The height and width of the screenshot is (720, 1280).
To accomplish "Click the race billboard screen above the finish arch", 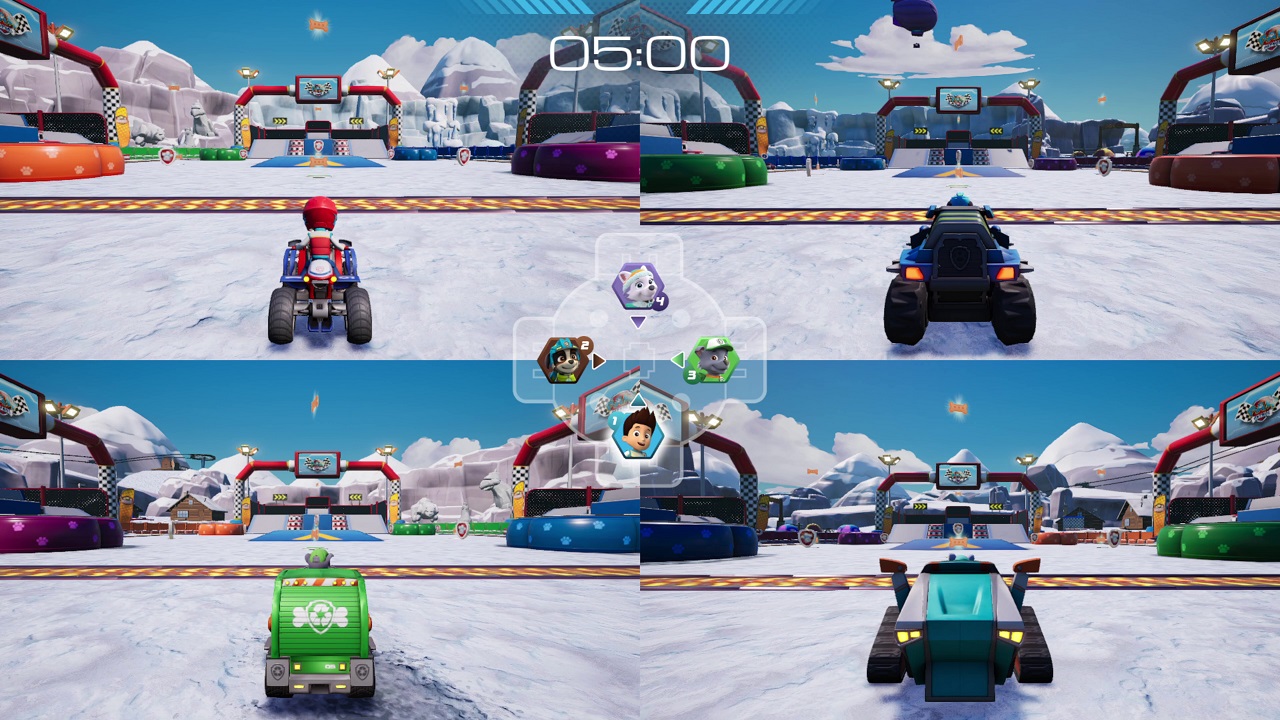I will [317, 89].
